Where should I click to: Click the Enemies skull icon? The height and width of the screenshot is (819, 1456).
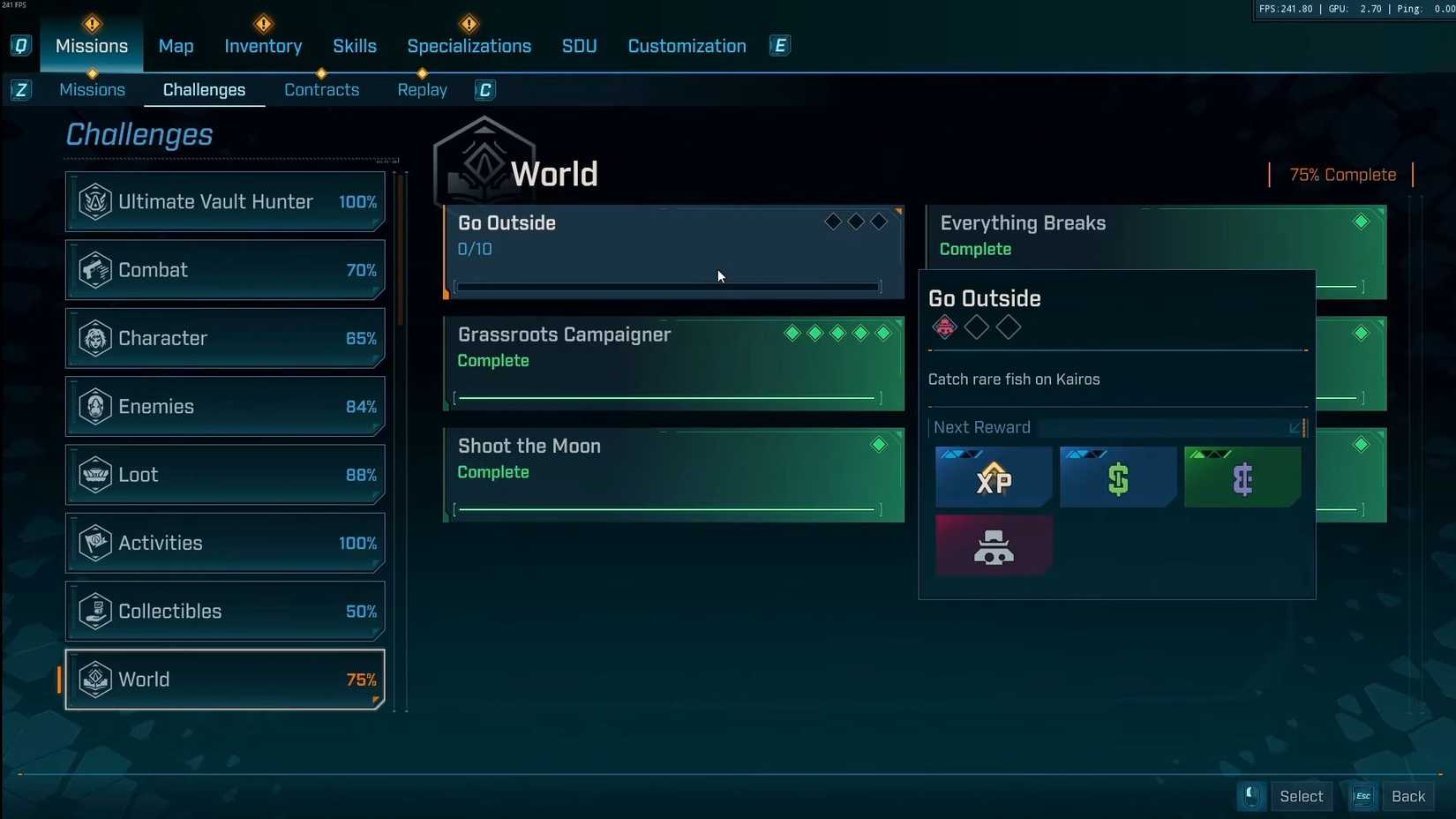pos(94,406)
